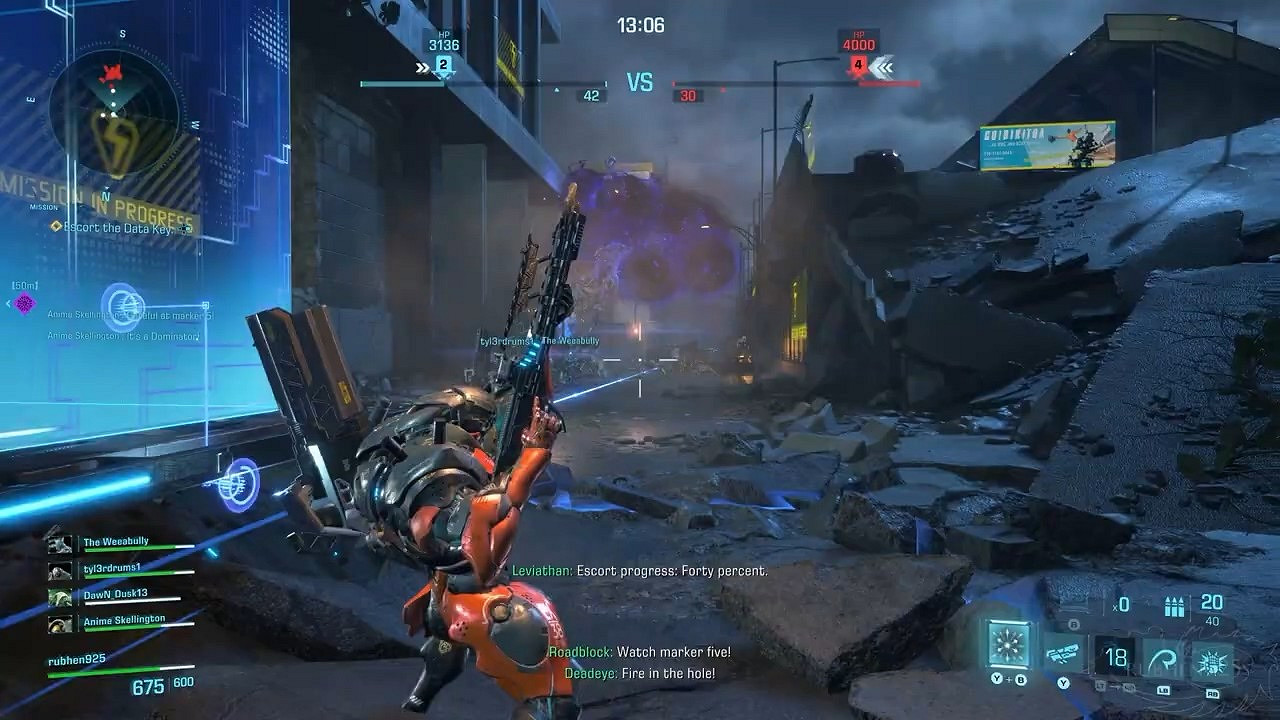Select teammate DawN_Dusk13 in squad list

click(x=117, y=594)
